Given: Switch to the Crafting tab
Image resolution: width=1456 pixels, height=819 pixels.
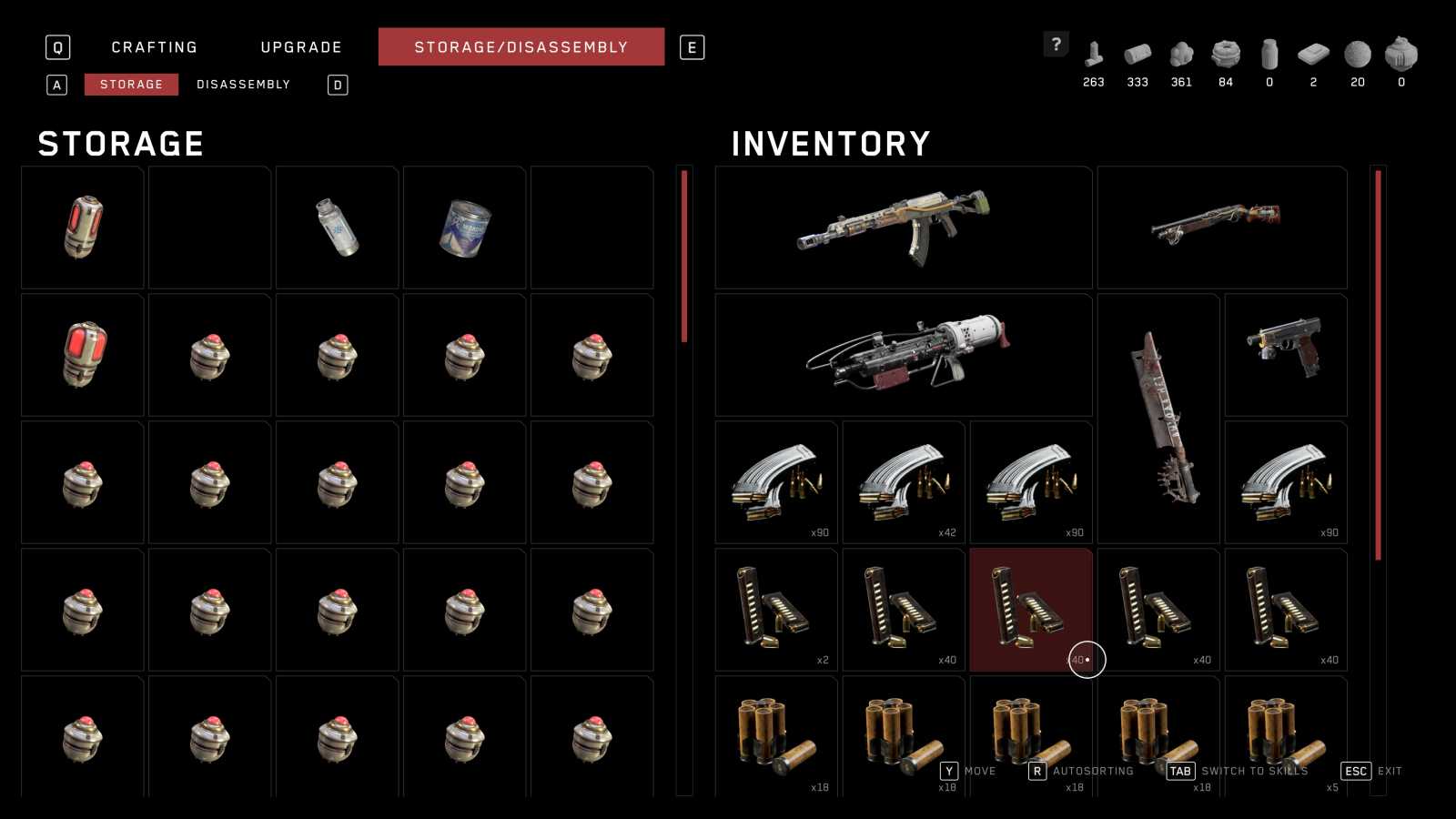Looking at the screenshot, I should click(x=154, y=47).
